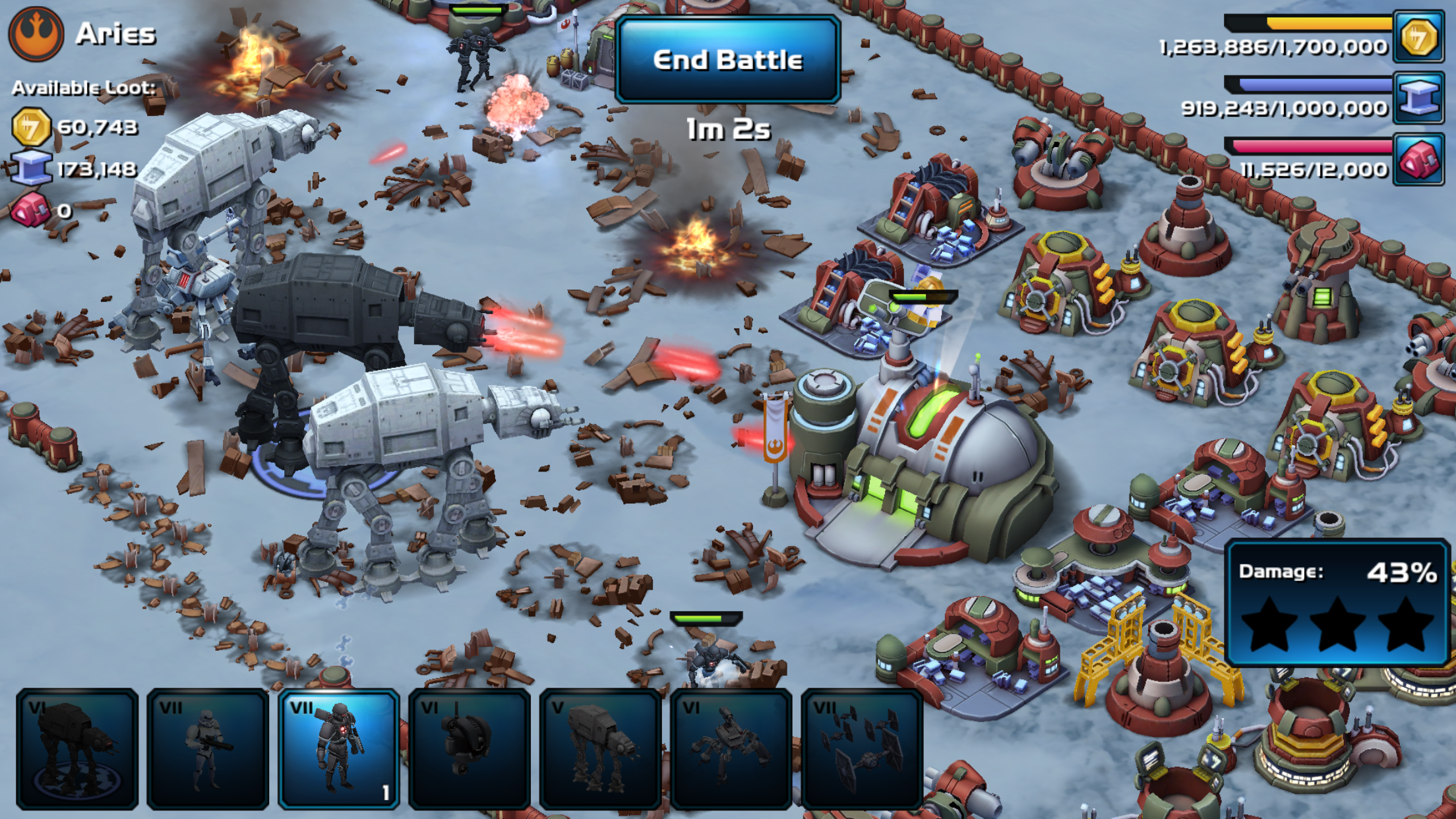The image size is (1456, 819).
Task: Choose the TIE fighter squadron card
Action: pos(861,749)
